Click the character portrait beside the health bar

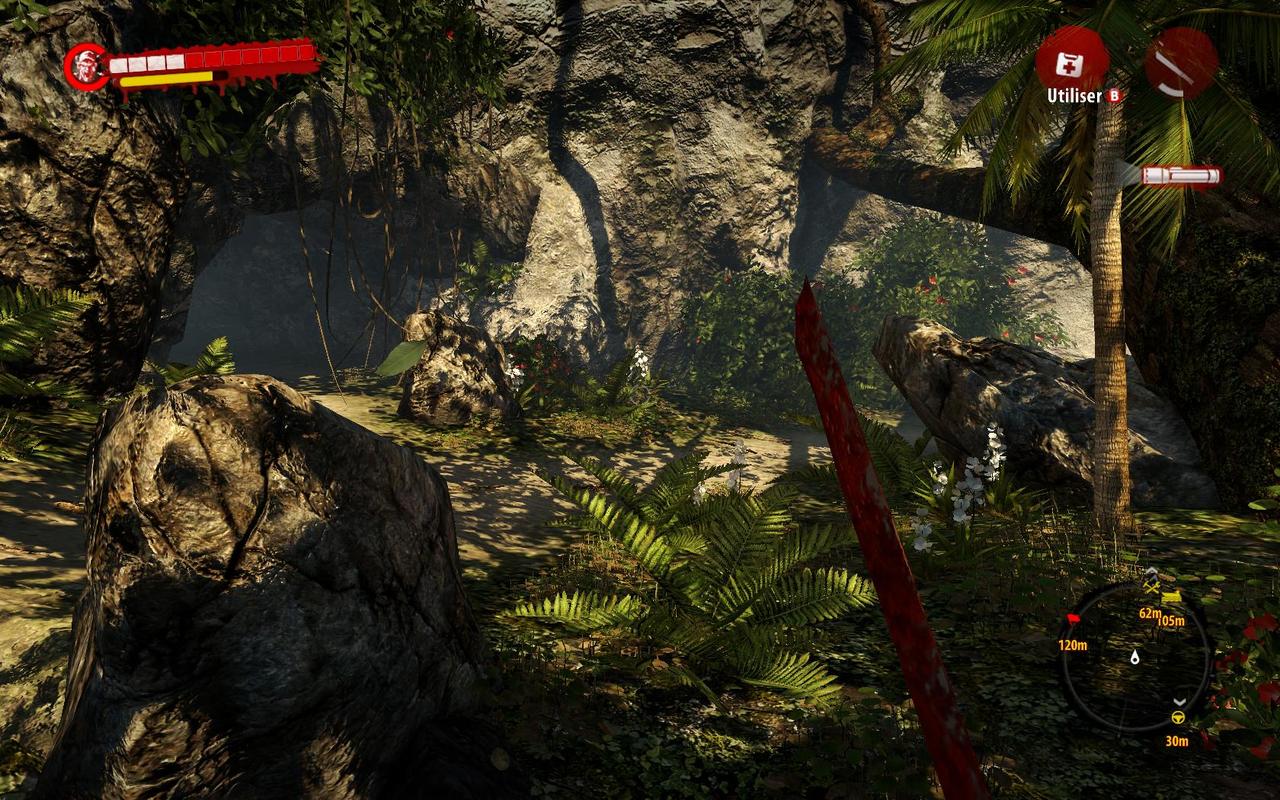point(86,66)
